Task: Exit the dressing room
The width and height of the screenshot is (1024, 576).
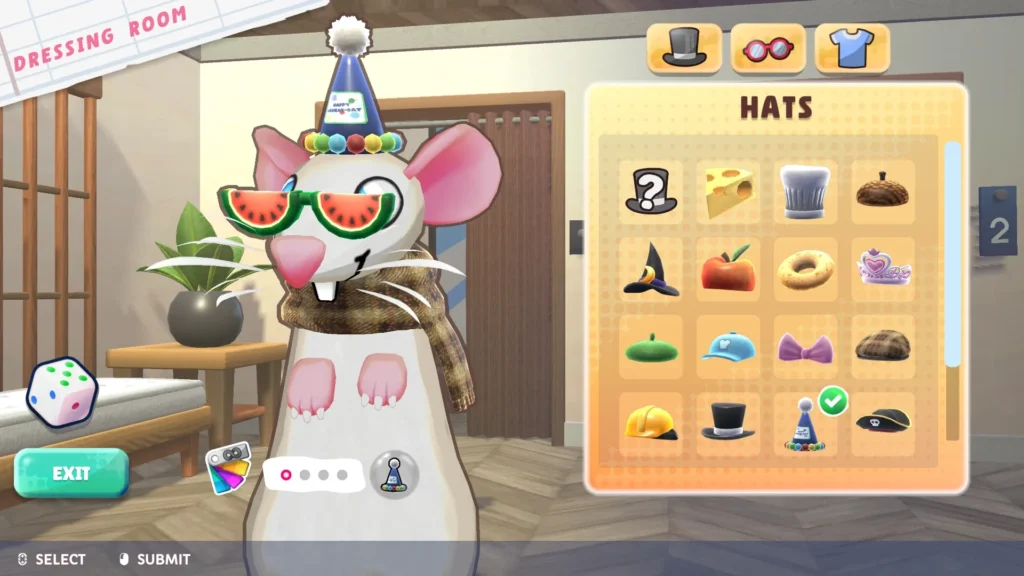Action: tap(71, 473)
